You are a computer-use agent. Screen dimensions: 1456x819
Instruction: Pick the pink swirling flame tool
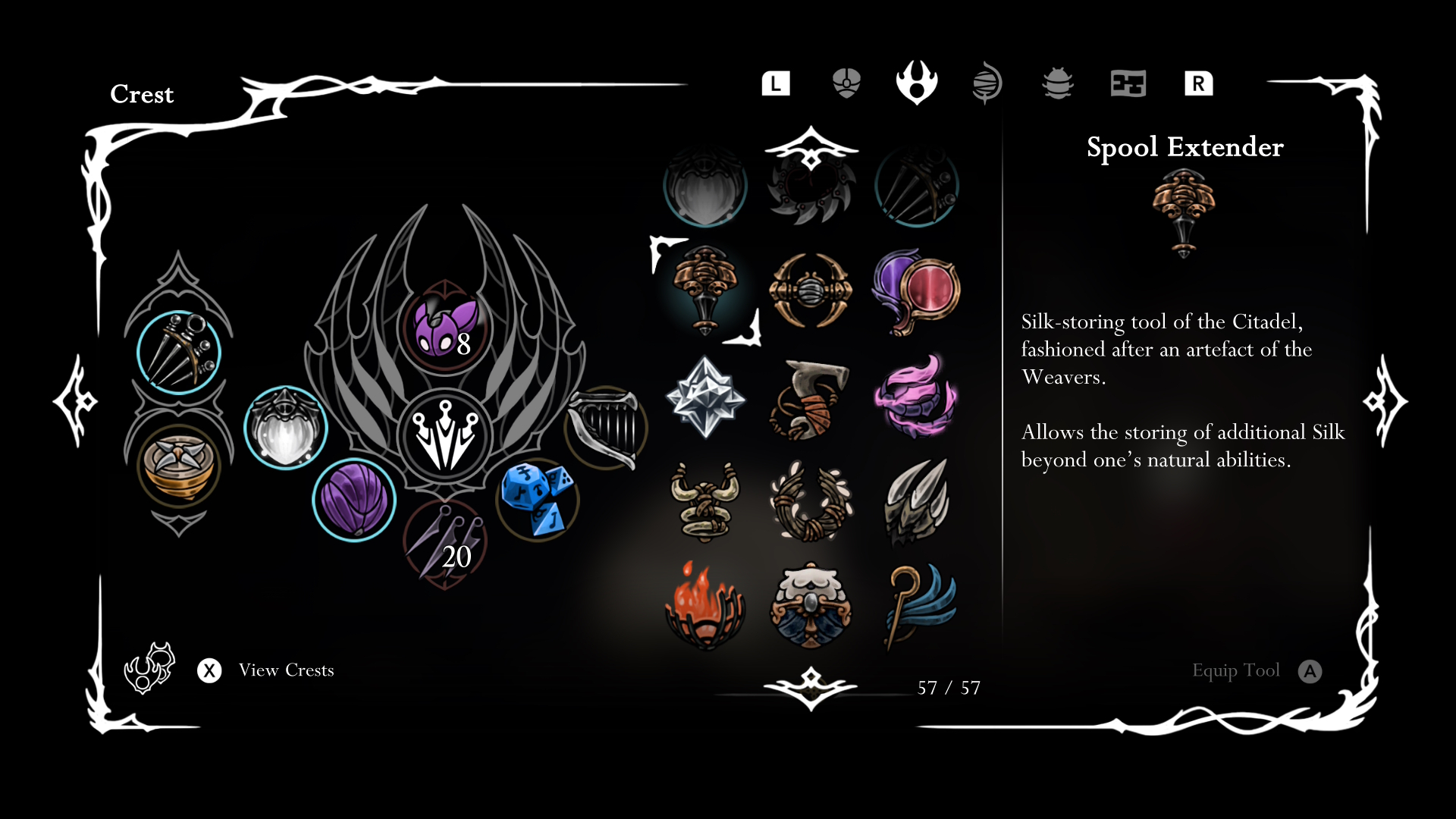[917, 397]
